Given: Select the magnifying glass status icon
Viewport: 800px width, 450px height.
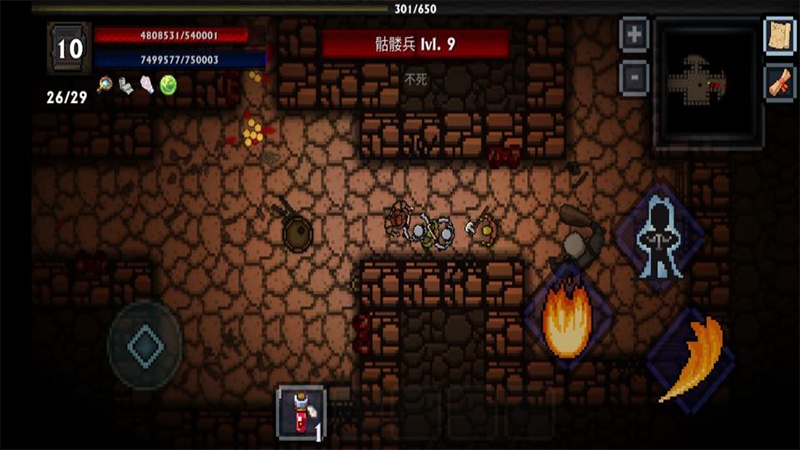Looking at the screenshot, I should point(105,85).
